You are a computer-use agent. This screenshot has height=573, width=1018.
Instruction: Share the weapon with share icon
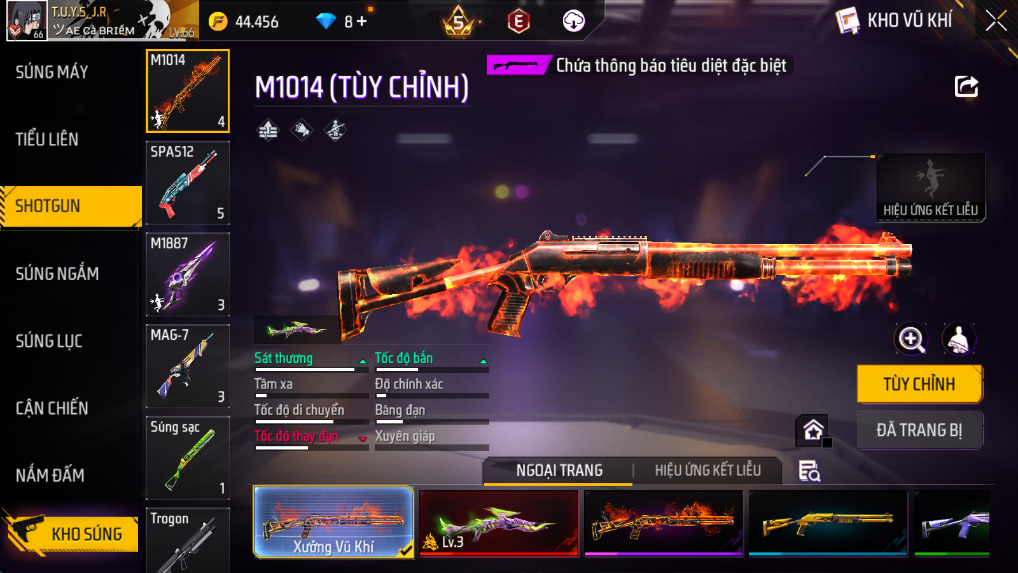(966, 87)
